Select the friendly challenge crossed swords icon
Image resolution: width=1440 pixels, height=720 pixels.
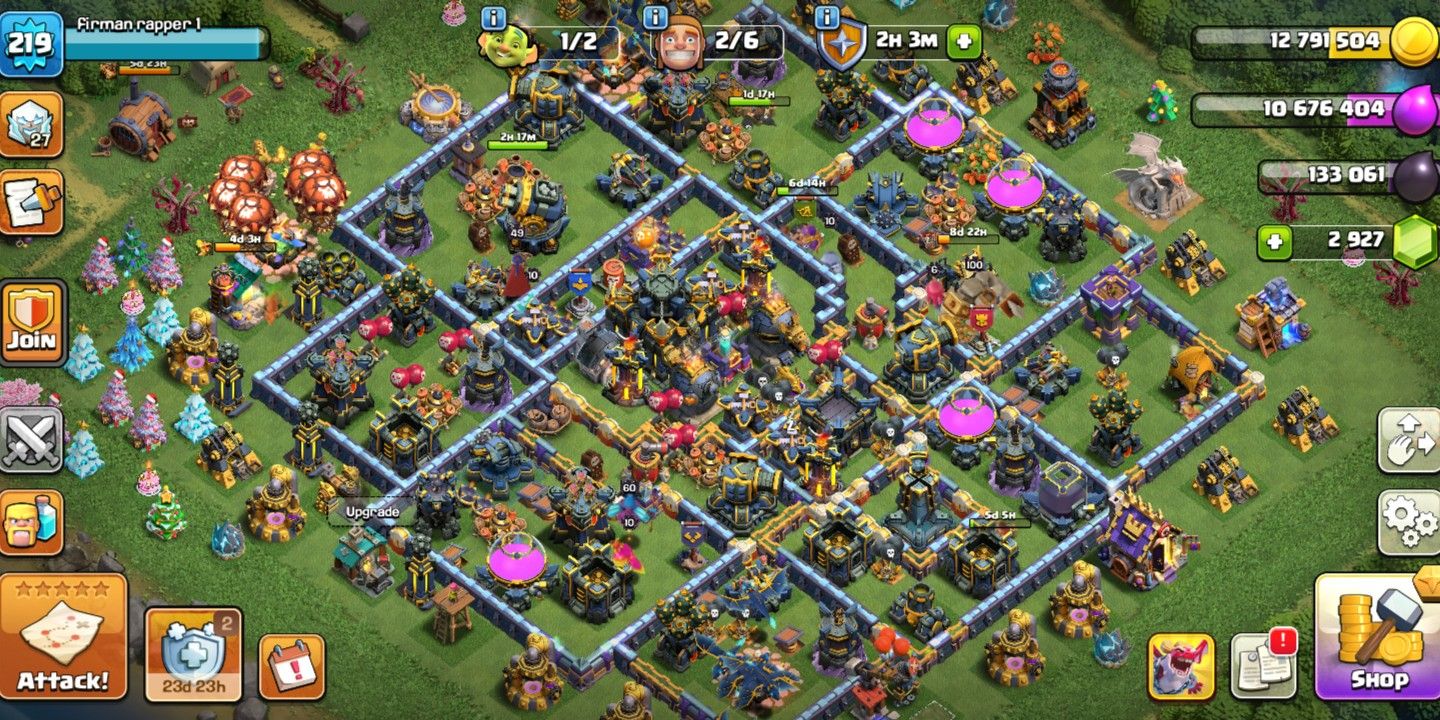coord(32,433)
